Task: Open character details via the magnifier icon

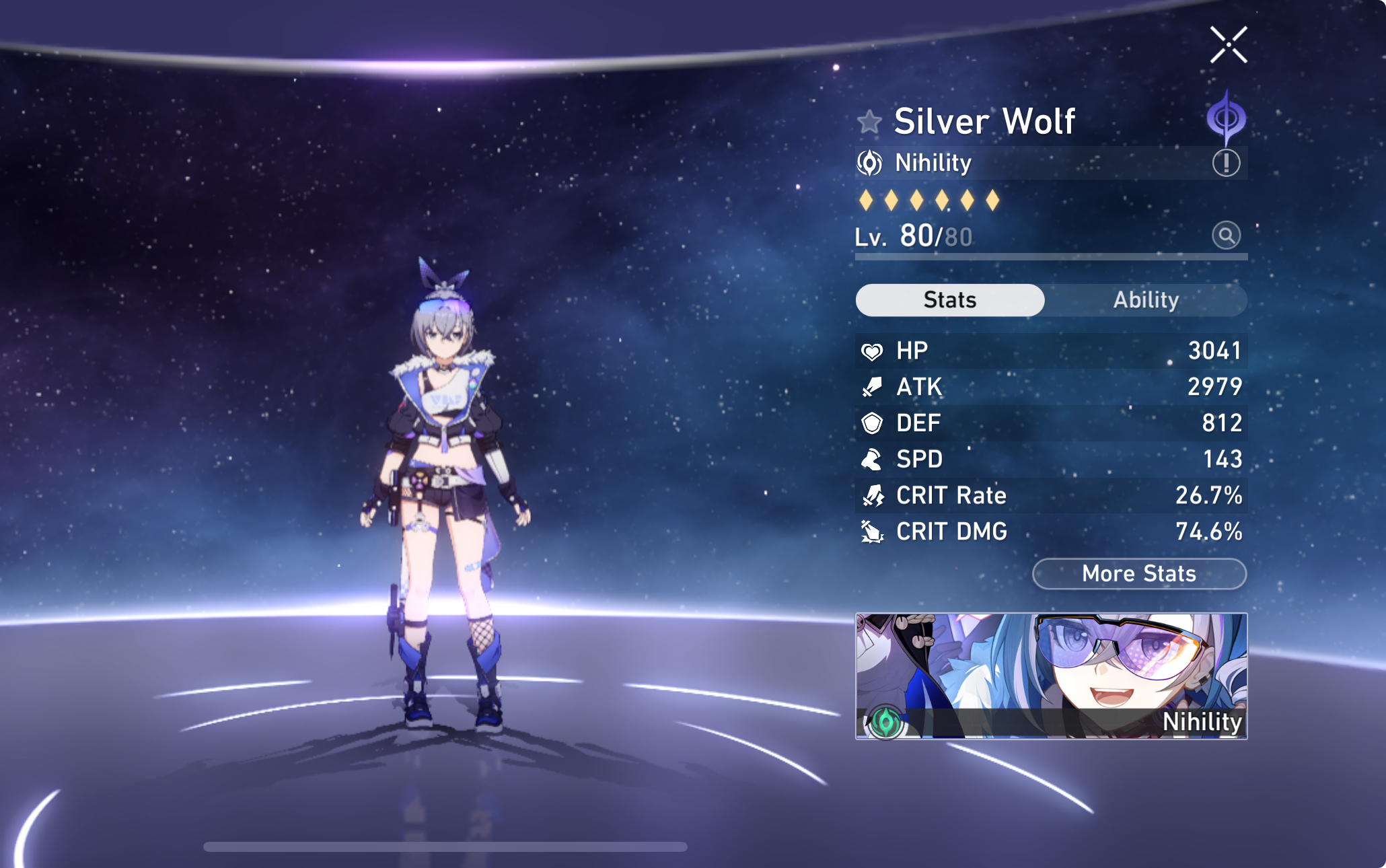Action: [1227, 236]
